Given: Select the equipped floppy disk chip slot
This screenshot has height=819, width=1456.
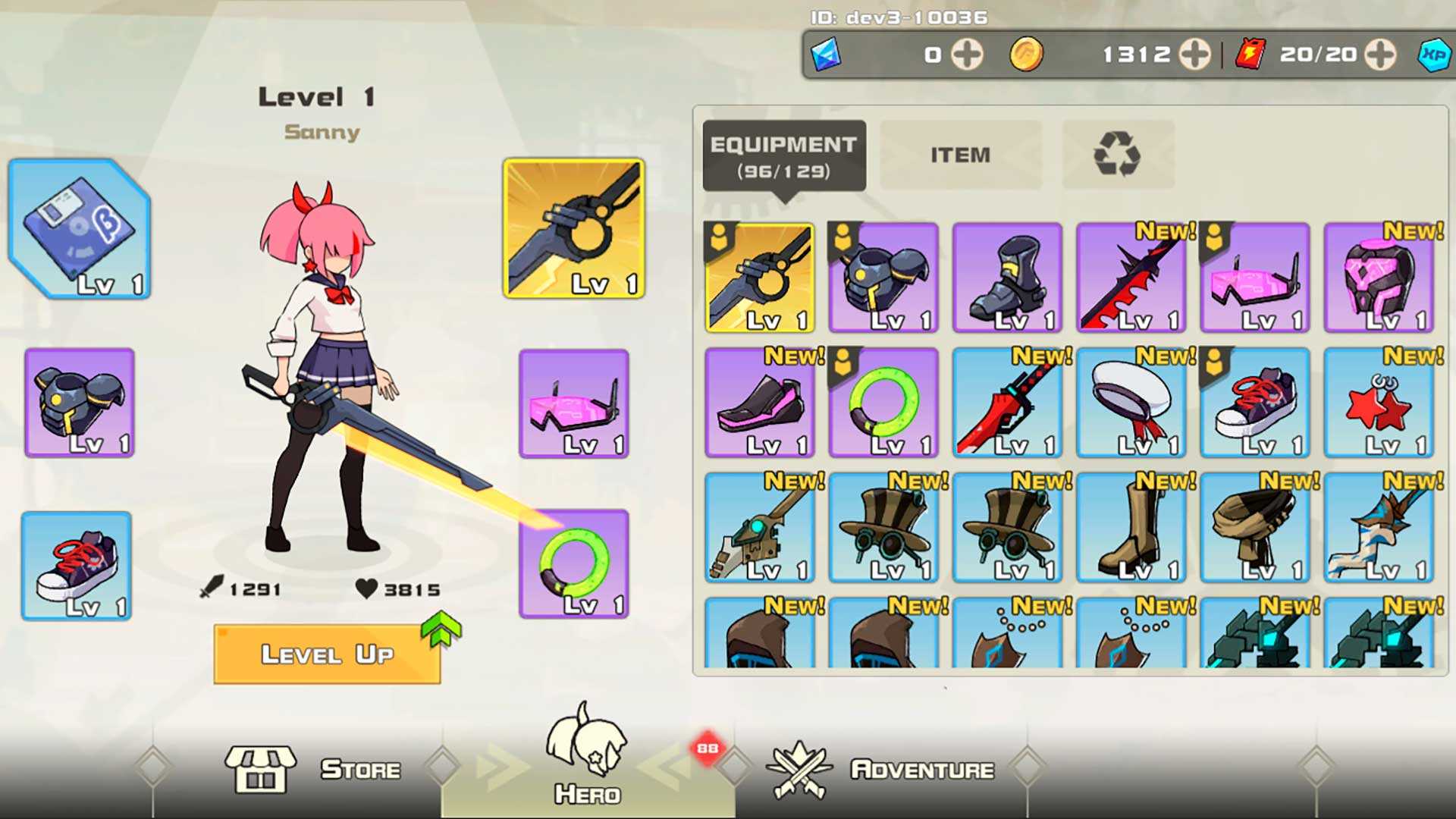Looking at the screenshot, I should coord(80,229).
